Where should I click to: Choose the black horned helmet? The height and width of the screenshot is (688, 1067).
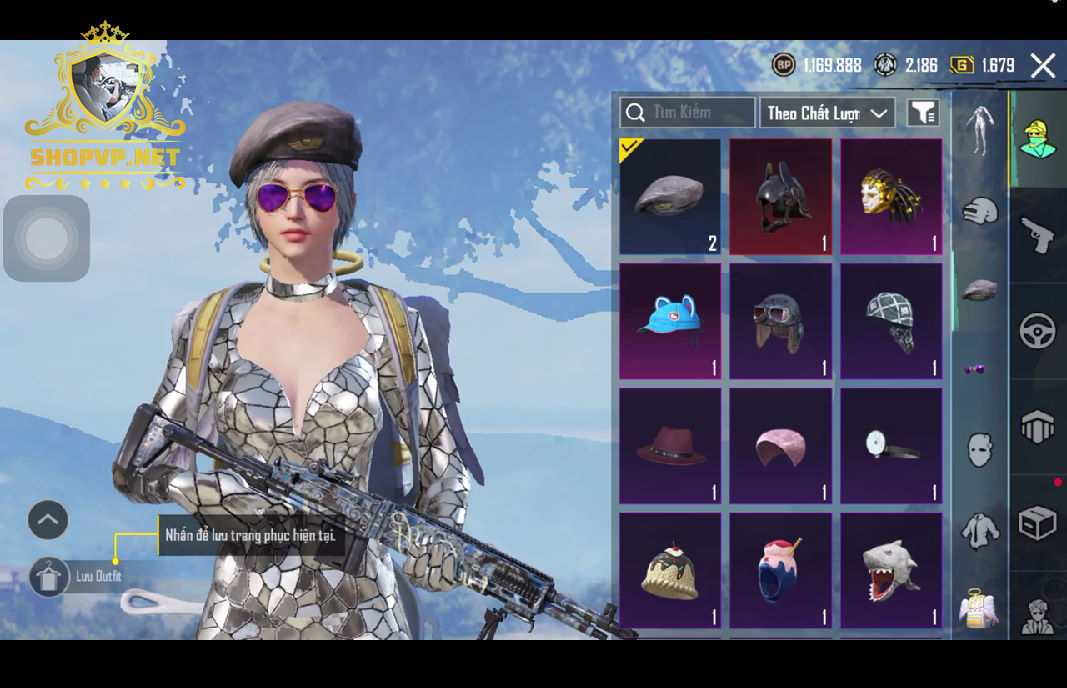point(780,196)
